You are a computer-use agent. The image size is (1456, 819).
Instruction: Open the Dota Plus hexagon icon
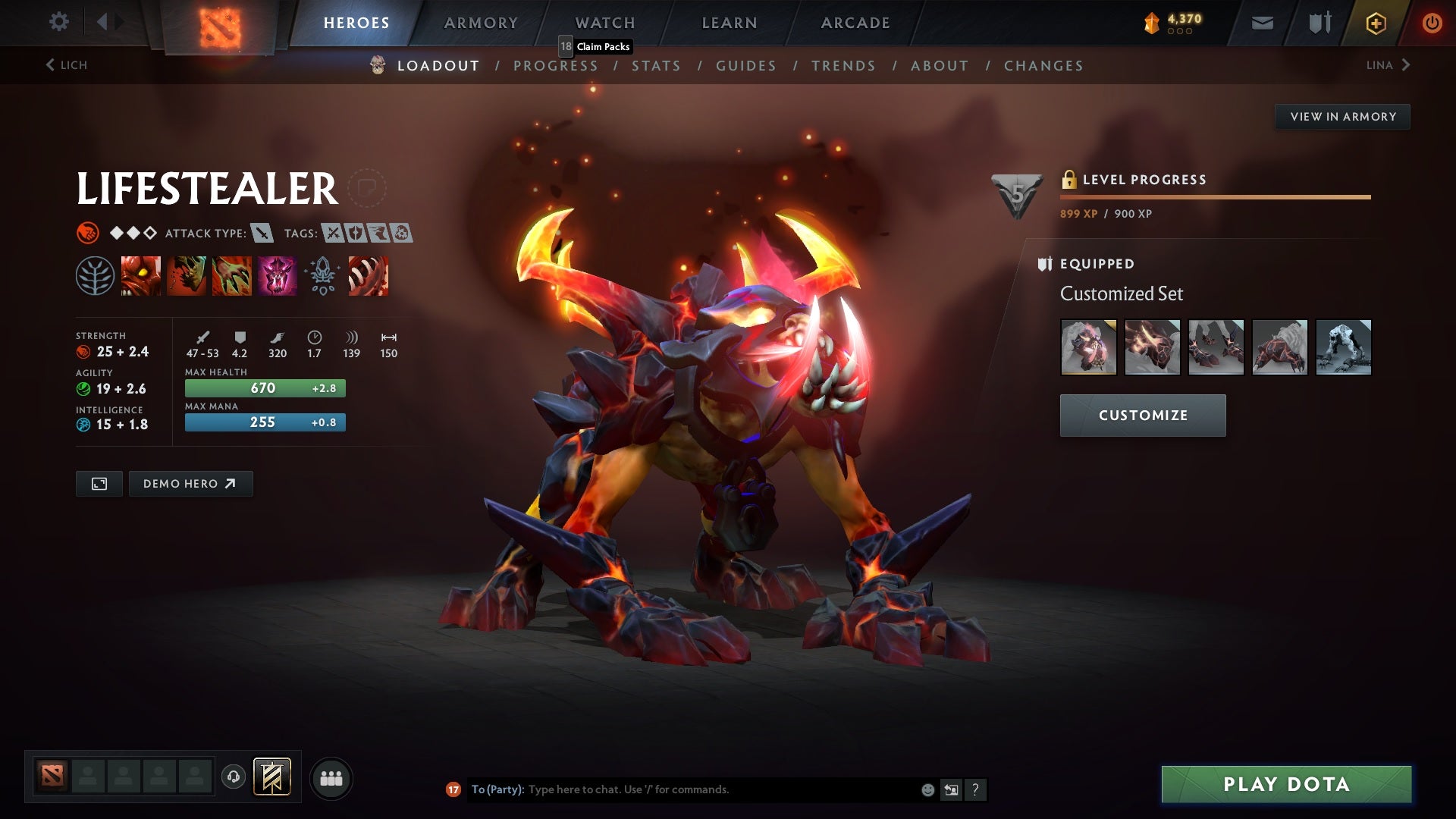(1375, 23)
